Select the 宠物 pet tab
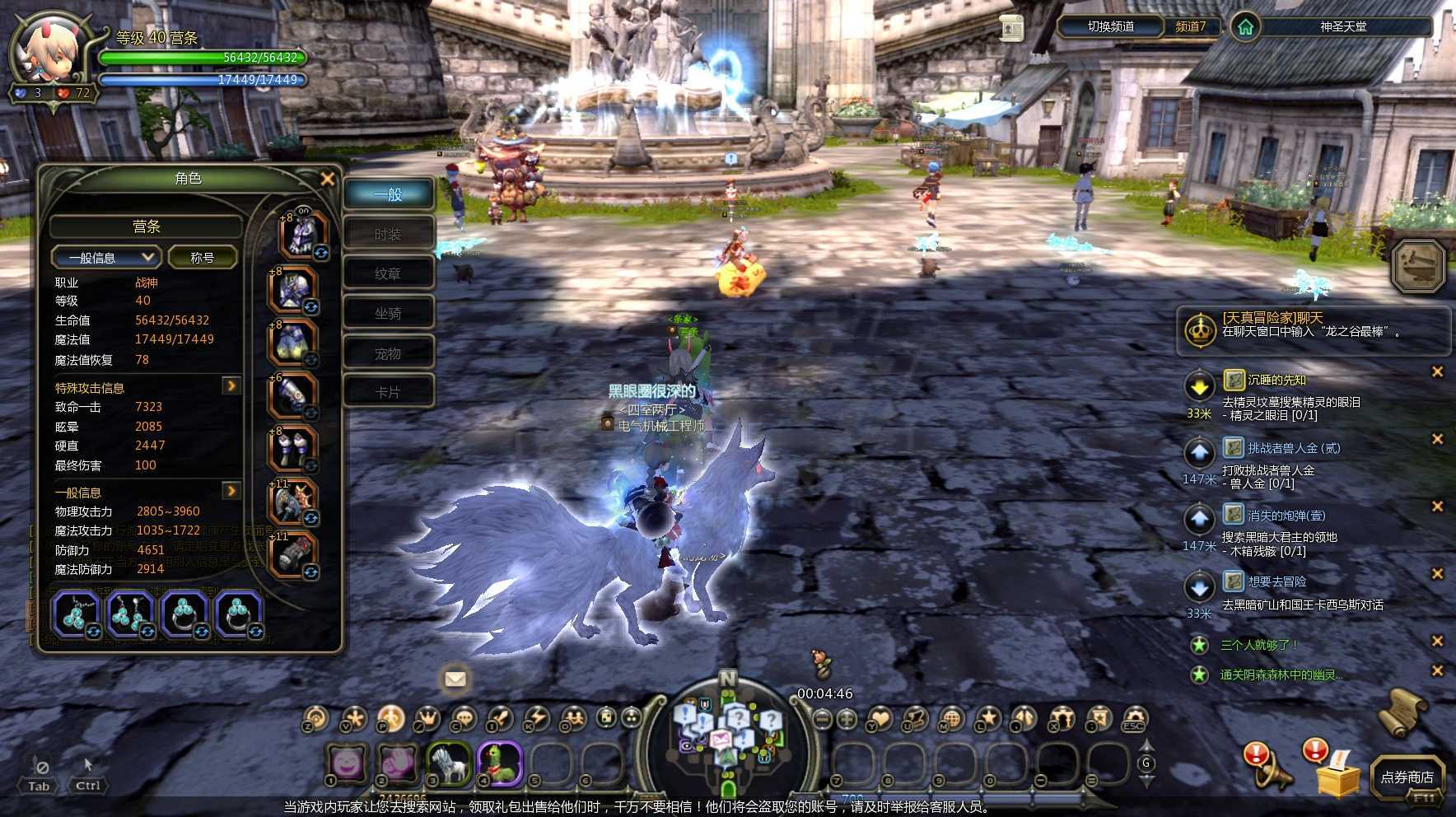Screen dimensions: 1456x817 pyautogui.click(x=388, y=354)
